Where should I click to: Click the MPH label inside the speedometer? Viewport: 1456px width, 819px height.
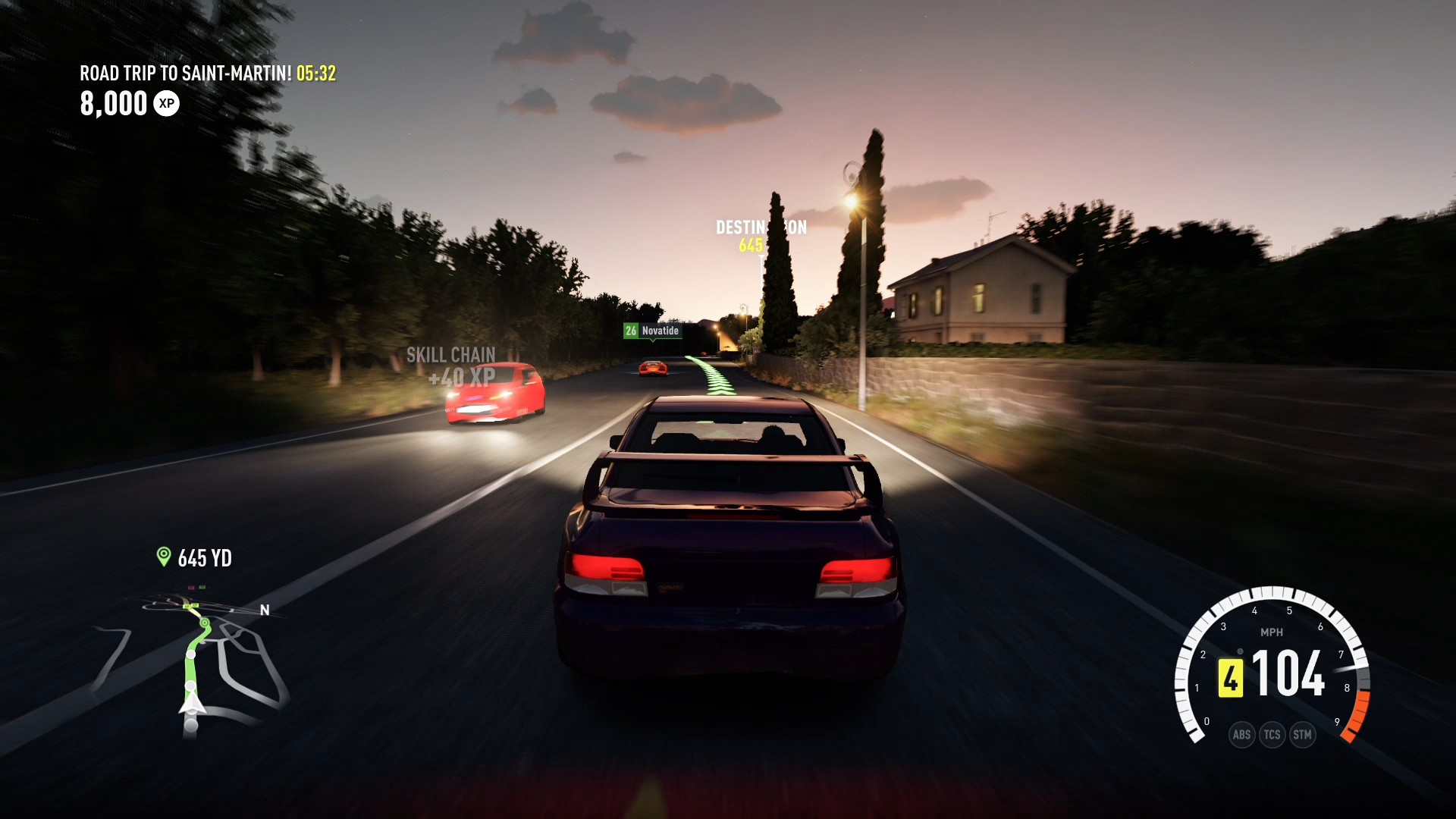1272,632
